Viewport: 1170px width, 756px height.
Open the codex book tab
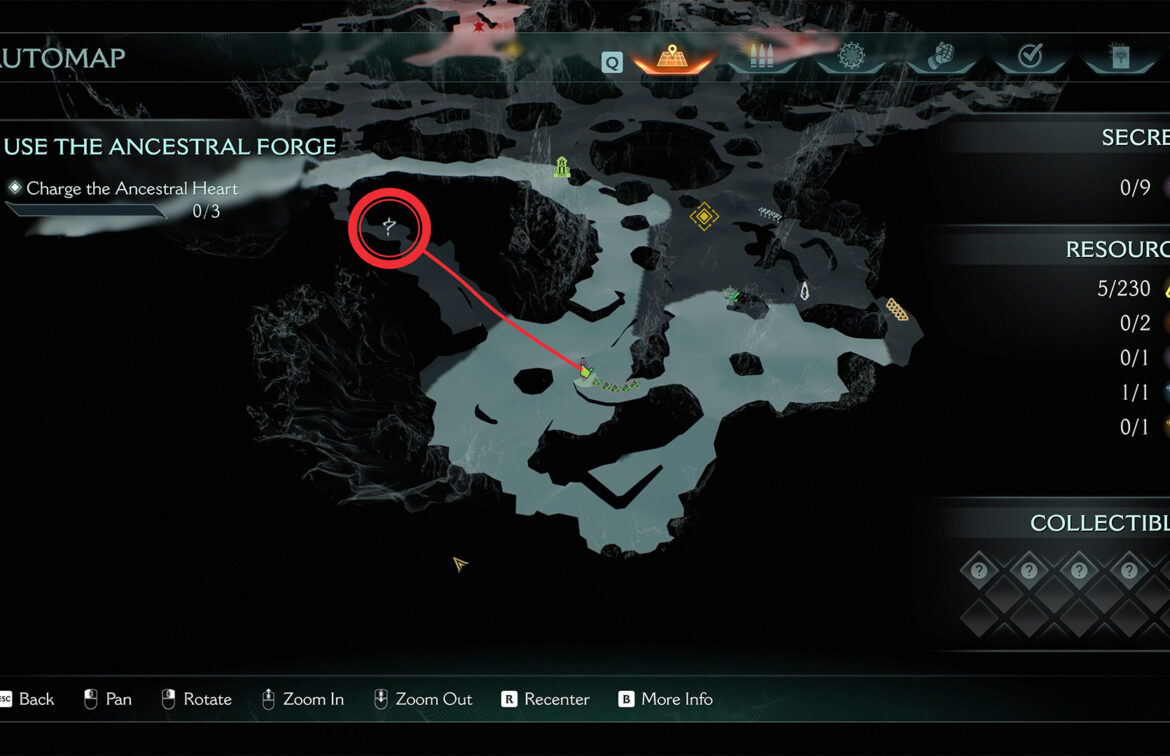coord(1120,57)
